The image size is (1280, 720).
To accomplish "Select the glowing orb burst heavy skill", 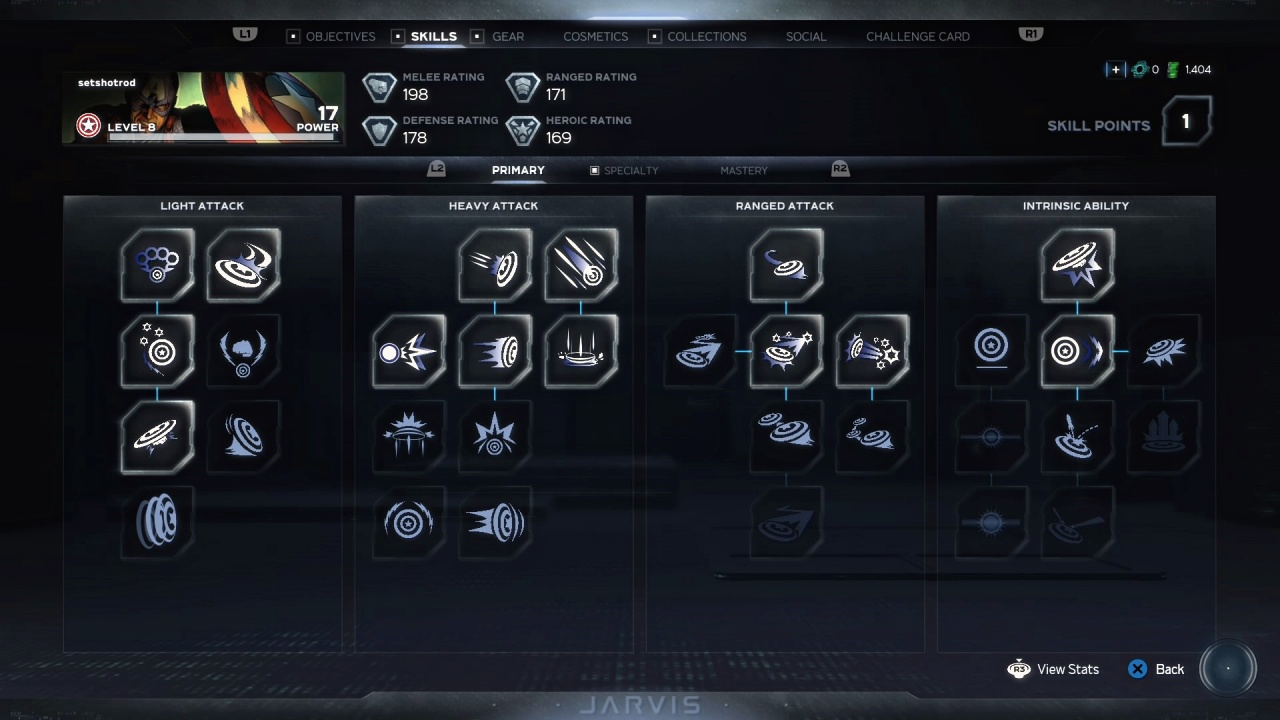I will [409, 351].
